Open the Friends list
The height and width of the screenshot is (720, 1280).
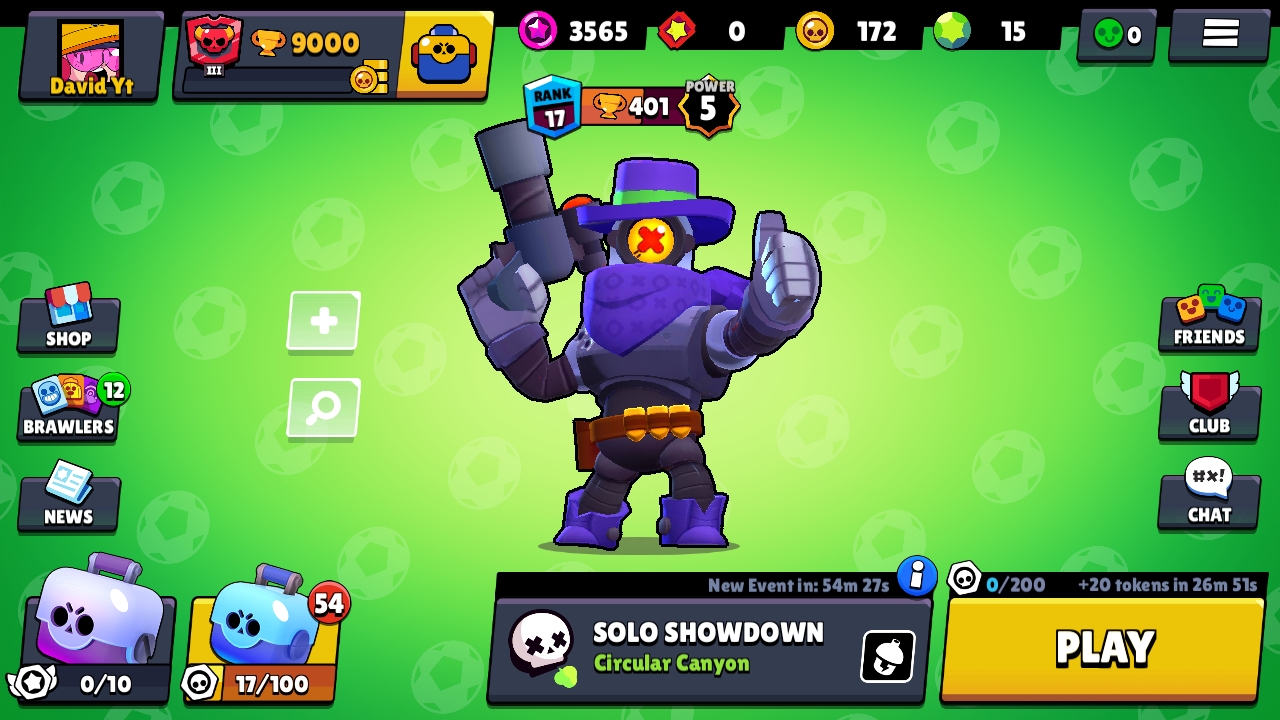(x=1209, y=320)
